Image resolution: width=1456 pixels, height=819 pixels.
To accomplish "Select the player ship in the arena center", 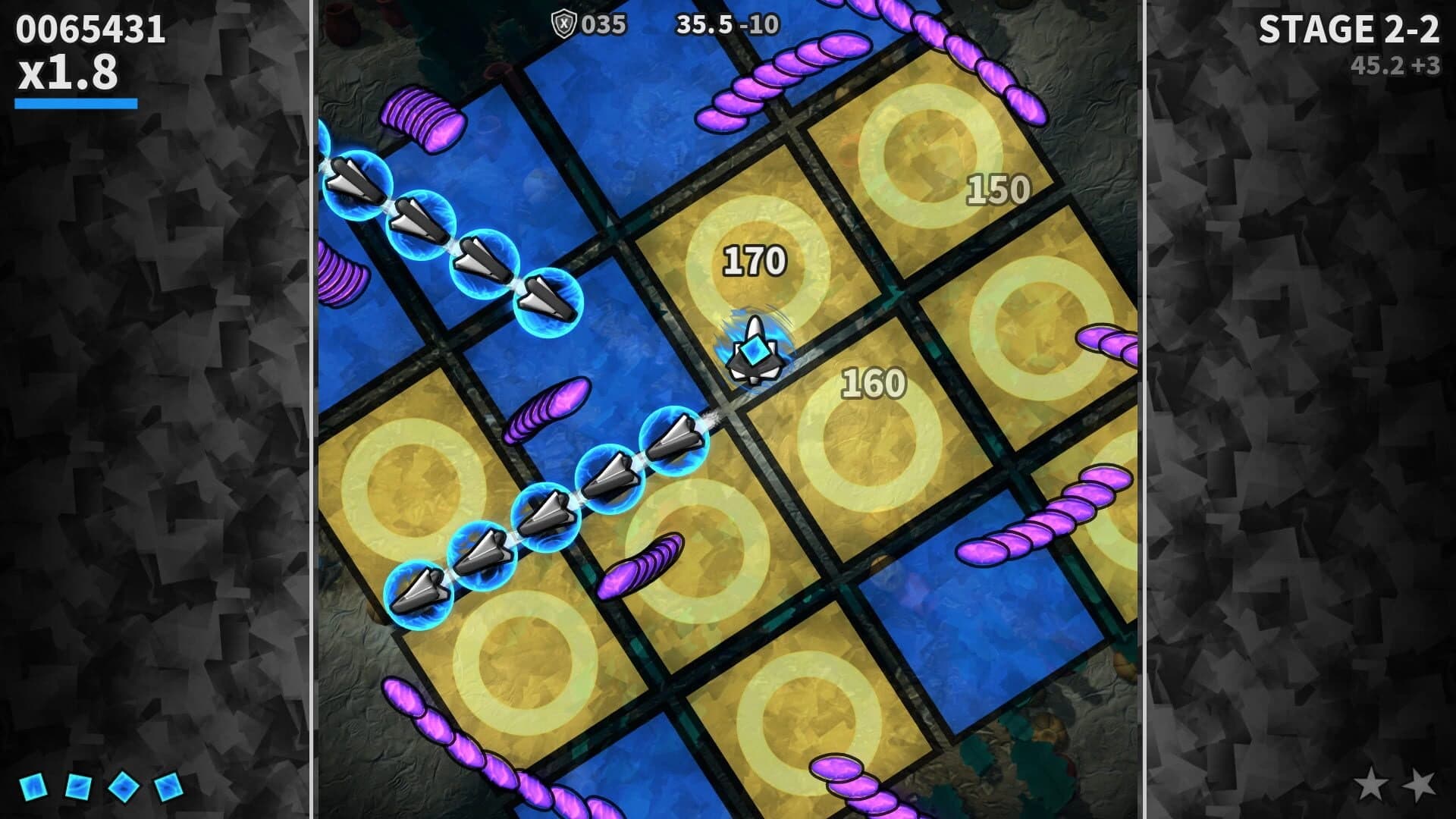I will coord(755,349).
